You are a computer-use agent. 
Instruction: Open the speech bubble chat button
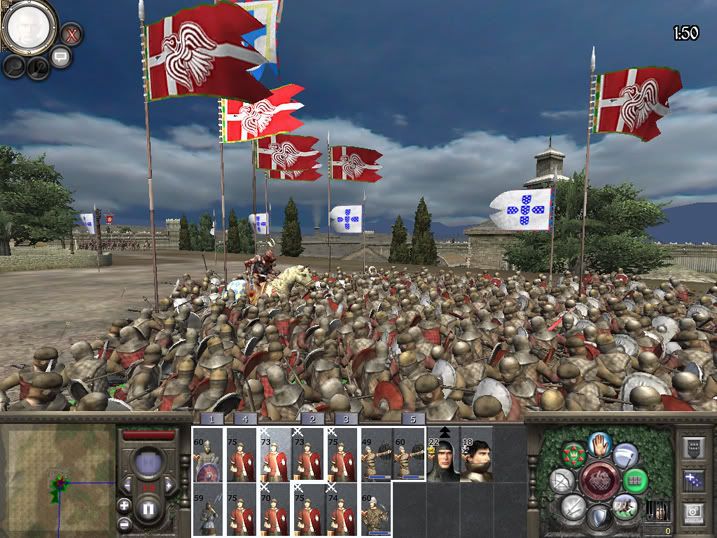coord(60,59)
